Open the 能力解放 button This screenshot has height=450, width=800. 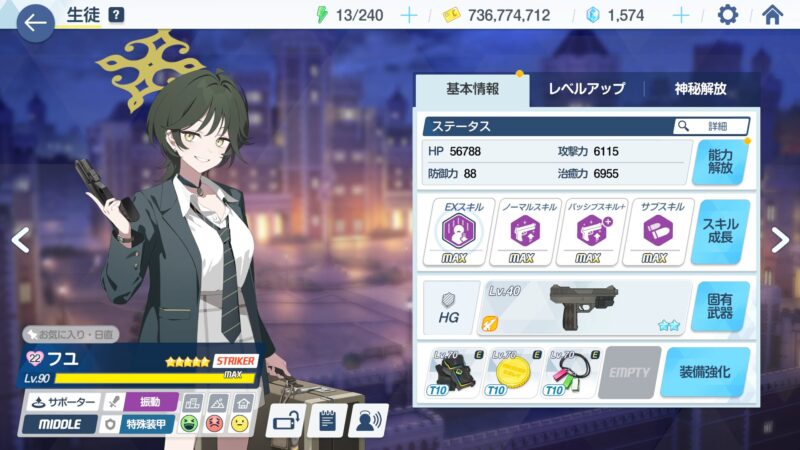point(720,162)
